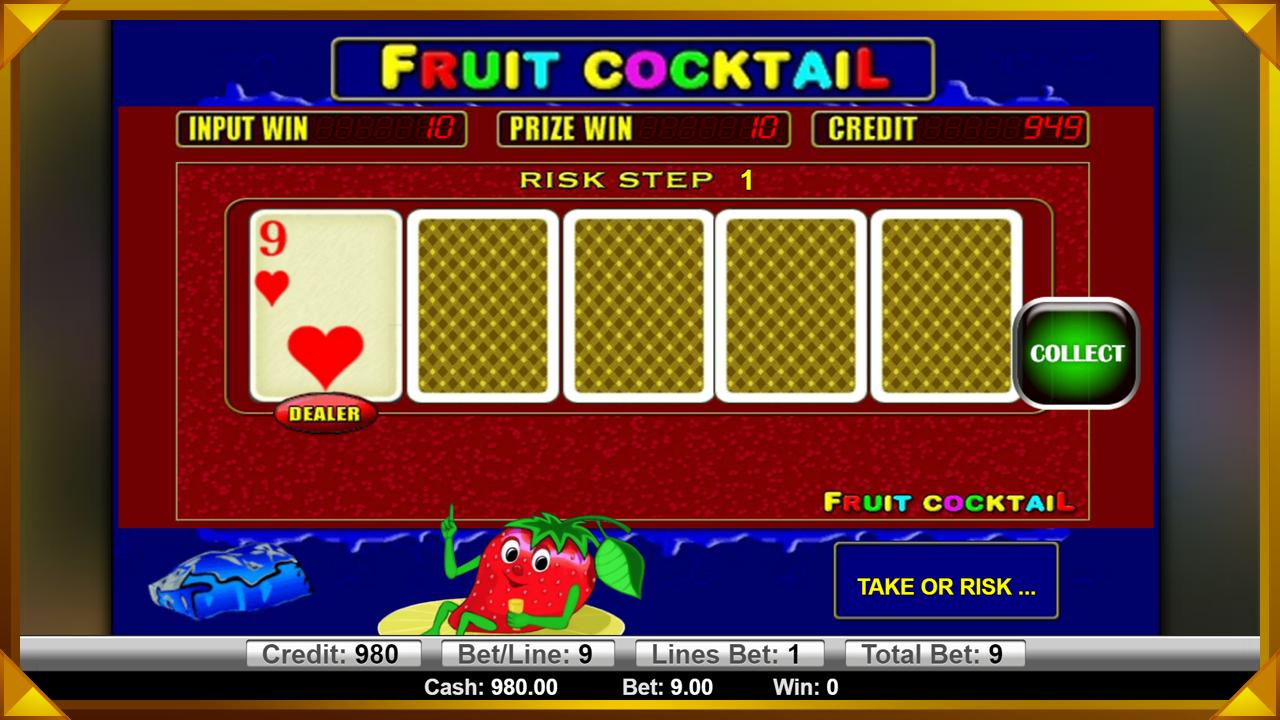The image size is (1280, 720).
Task: Click the Lines Bet: 1 field
Action: coord(730,653)
